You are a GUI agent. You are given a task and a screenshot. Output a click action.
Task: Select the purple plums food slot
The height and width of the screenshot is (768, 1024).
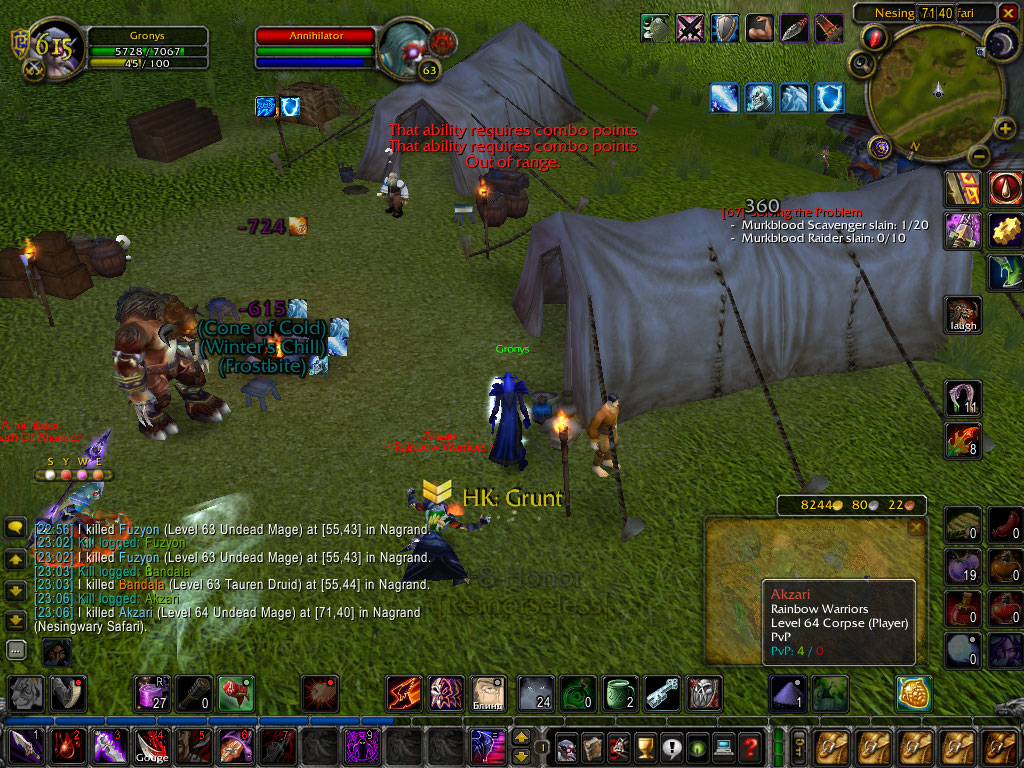point(964,567)
